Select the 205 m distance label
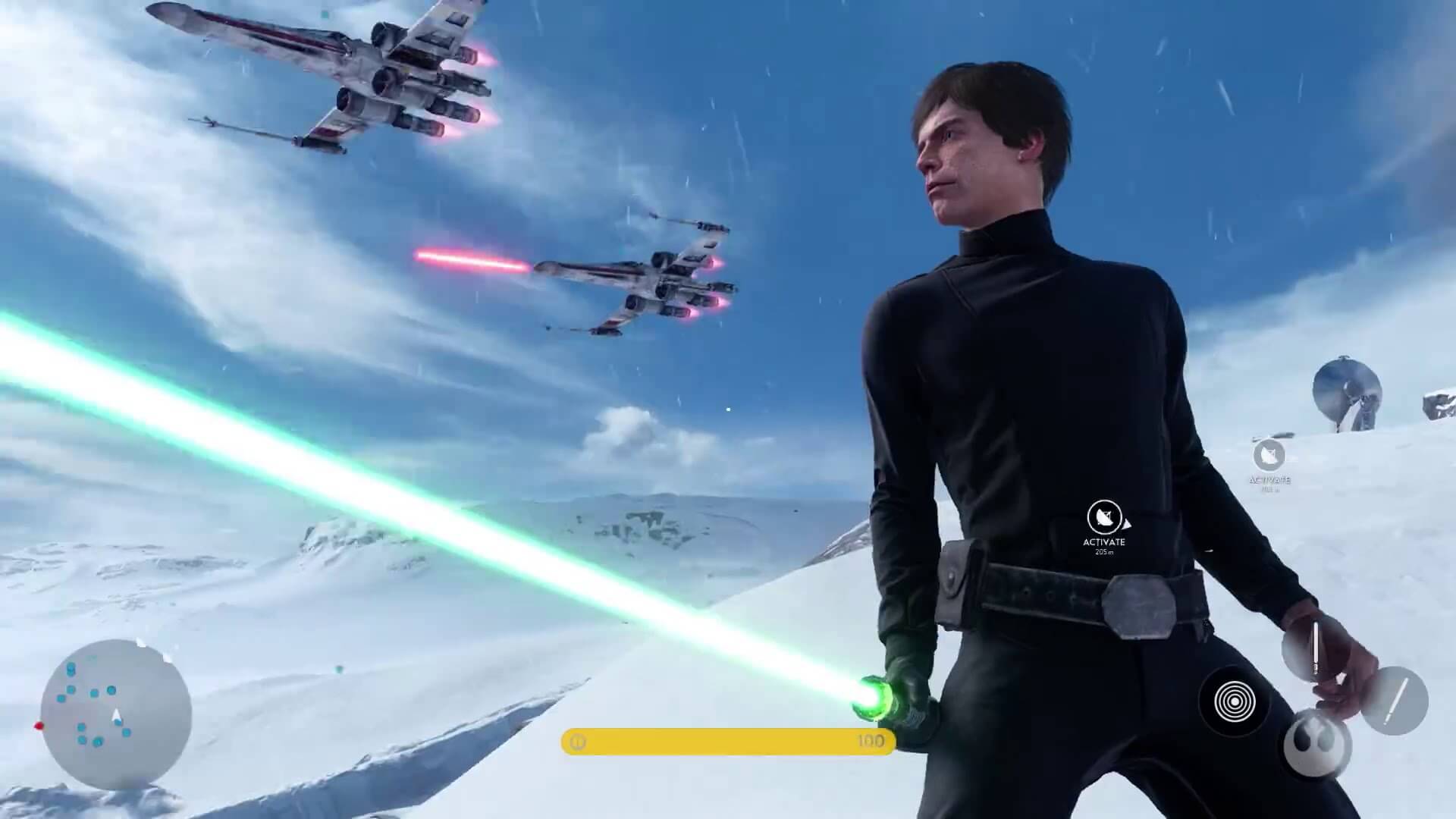Image resolution: width=1456 pixels, height=819 pixels. [x=1105, y=553]
